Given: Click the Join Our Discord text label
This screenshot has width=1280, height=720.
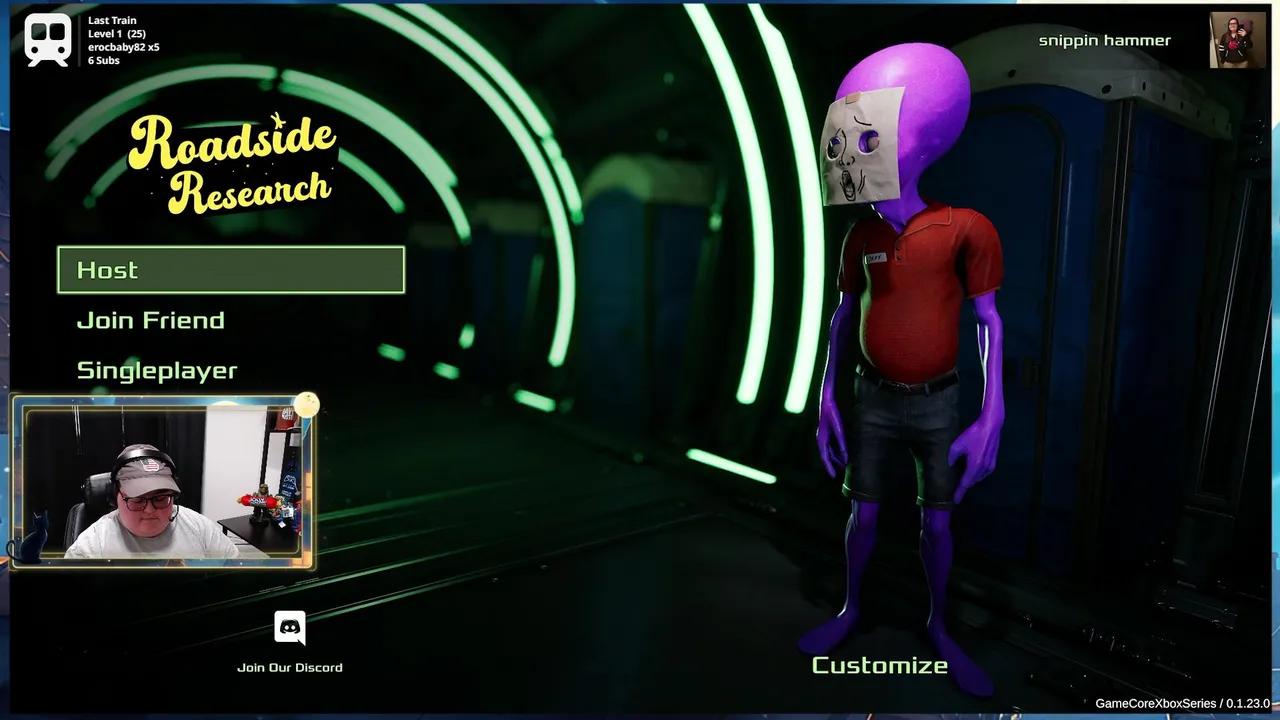Looking at the screenshot, I should 289,667.
